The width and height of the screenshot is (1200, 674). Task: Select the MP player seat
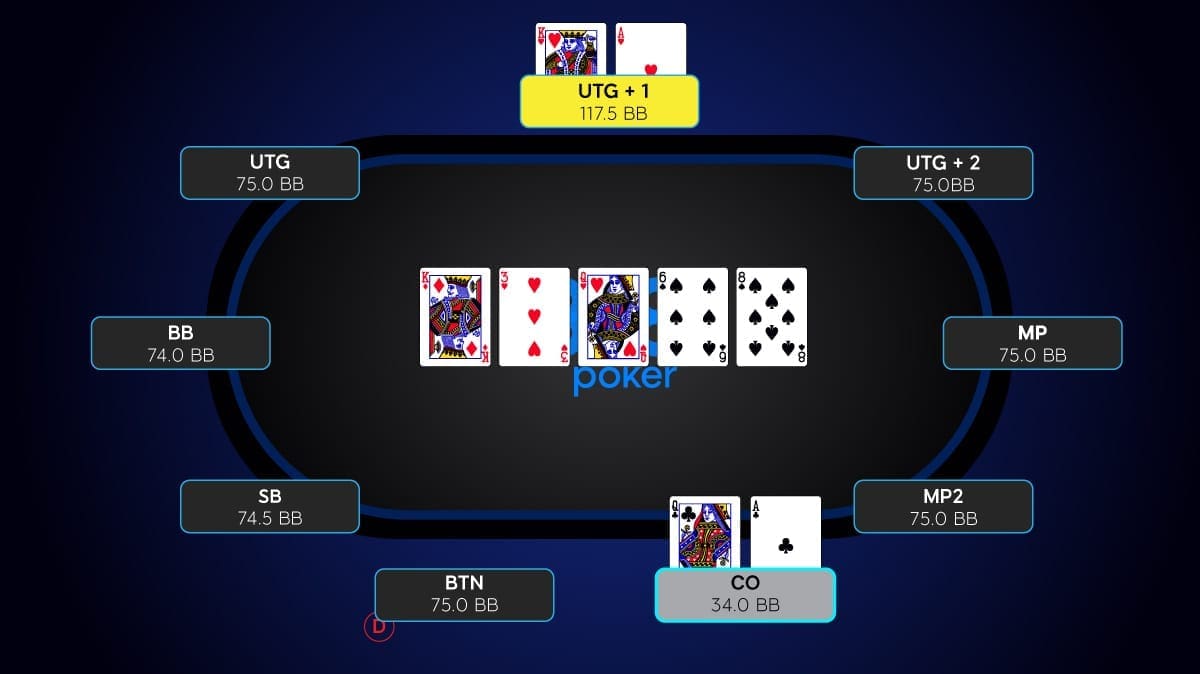point(1032,343)
